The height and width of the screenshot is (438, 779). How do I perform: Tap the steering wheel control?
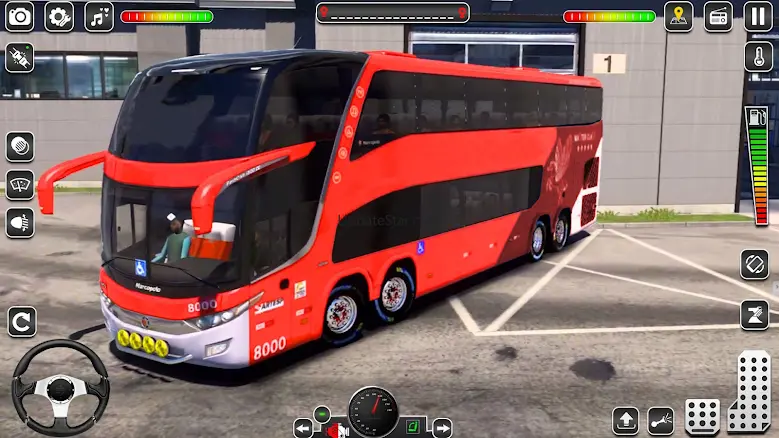click(60, 386)
